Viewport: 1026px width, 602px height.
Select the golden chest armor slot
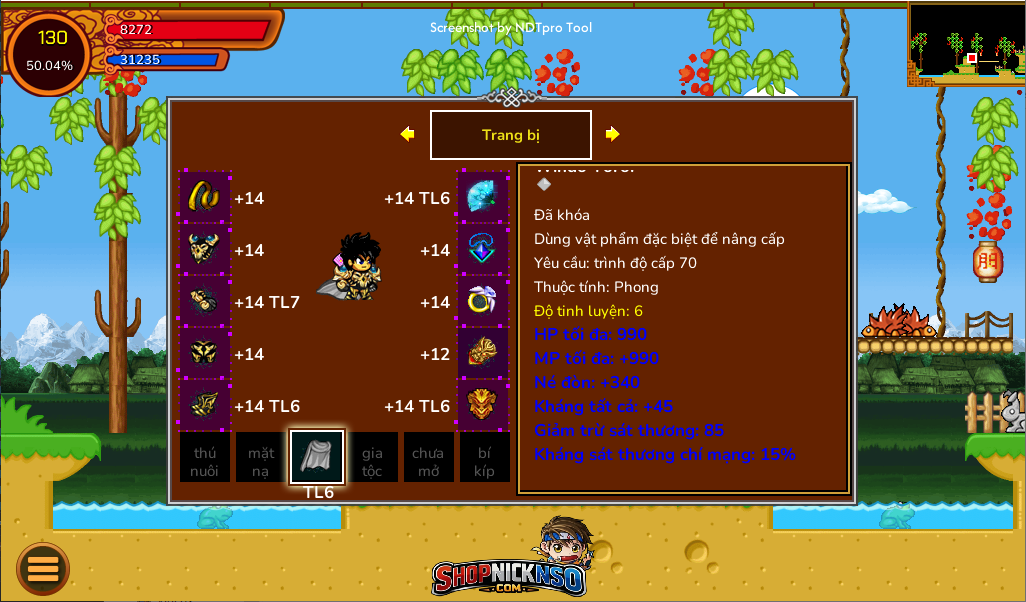click(x=205, y=249)
